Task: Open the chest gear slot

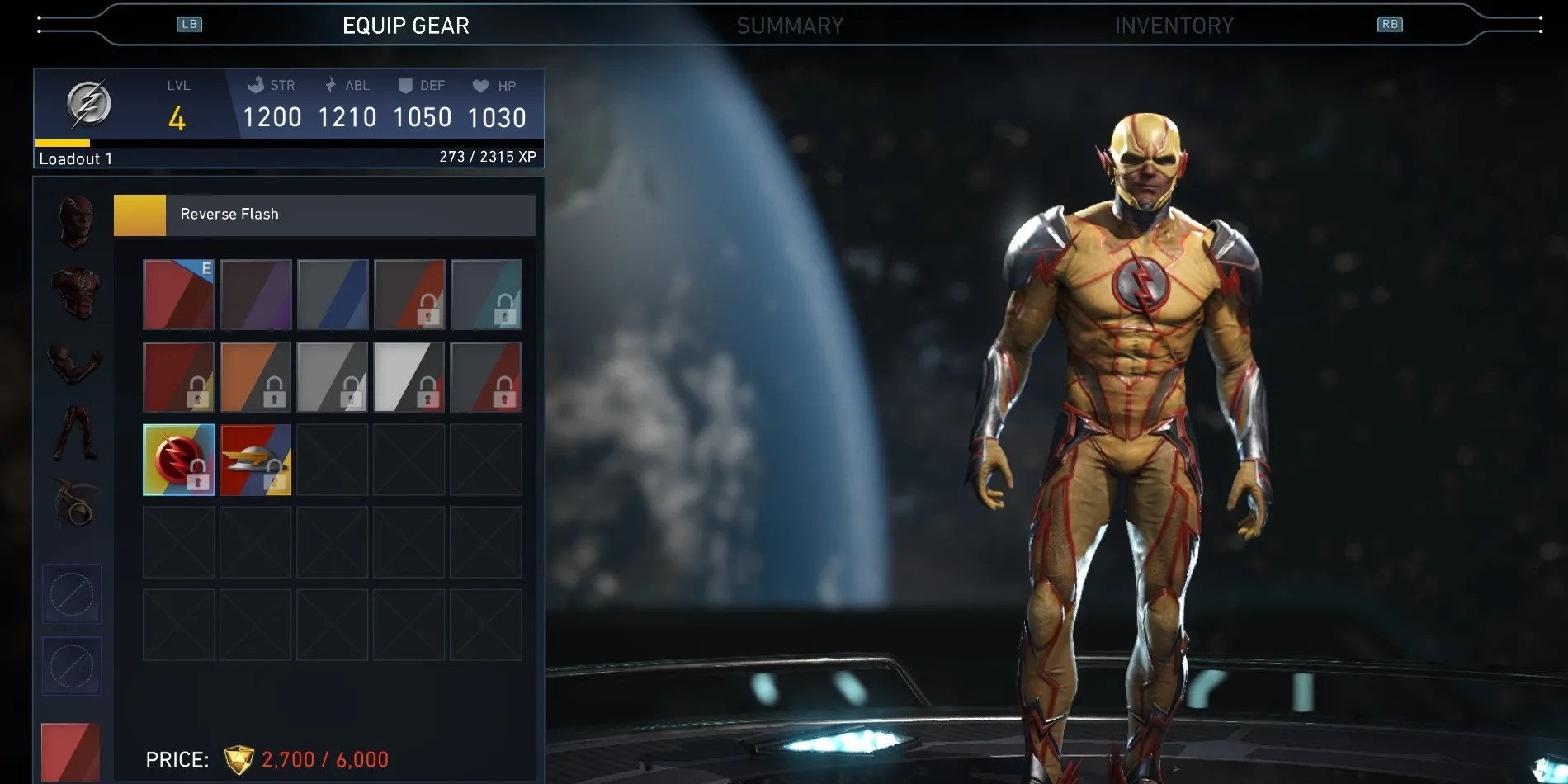Action: tap(75, 291)
